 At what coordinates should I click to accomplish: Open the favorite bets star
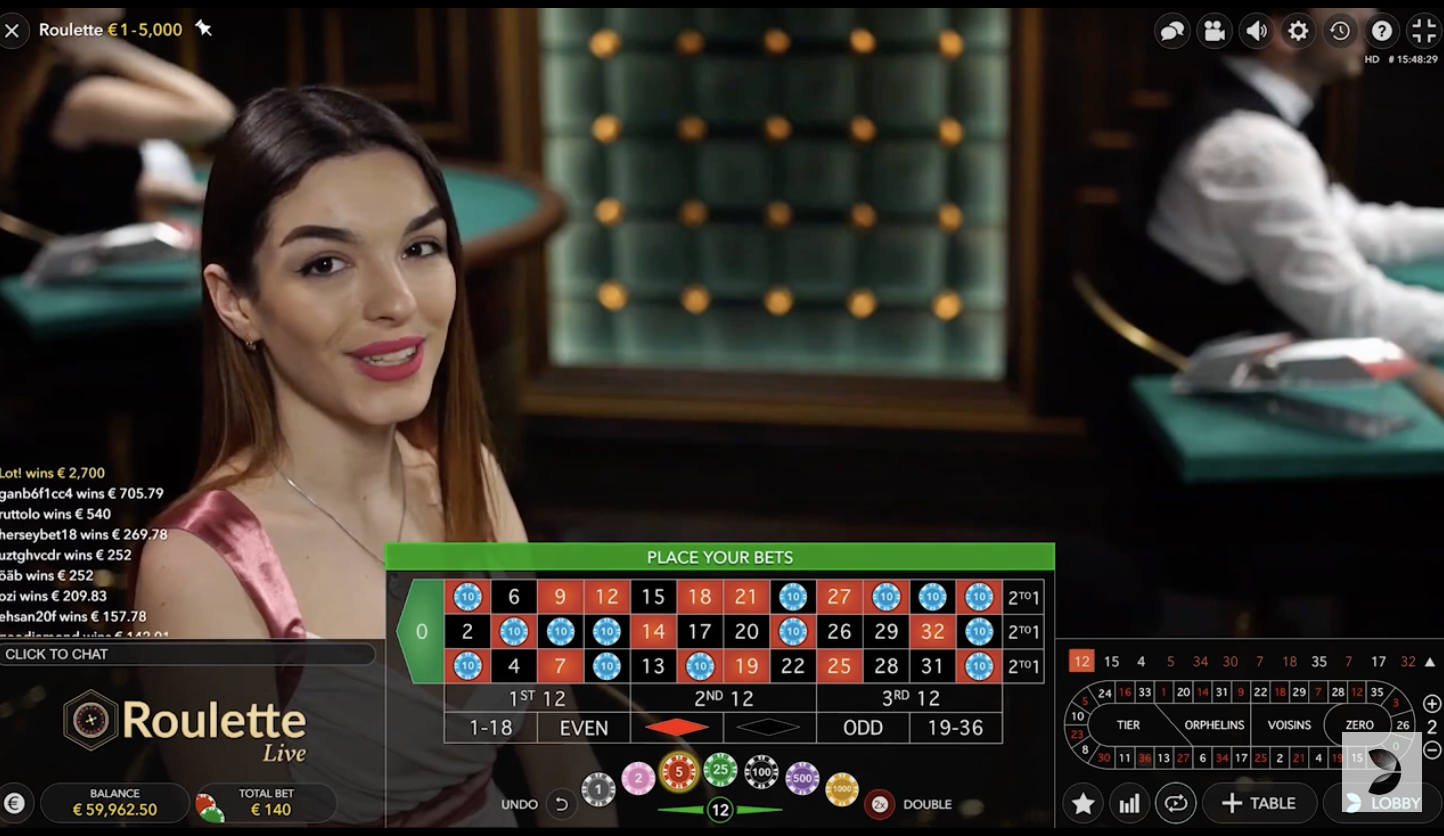tap(1082, 803)
